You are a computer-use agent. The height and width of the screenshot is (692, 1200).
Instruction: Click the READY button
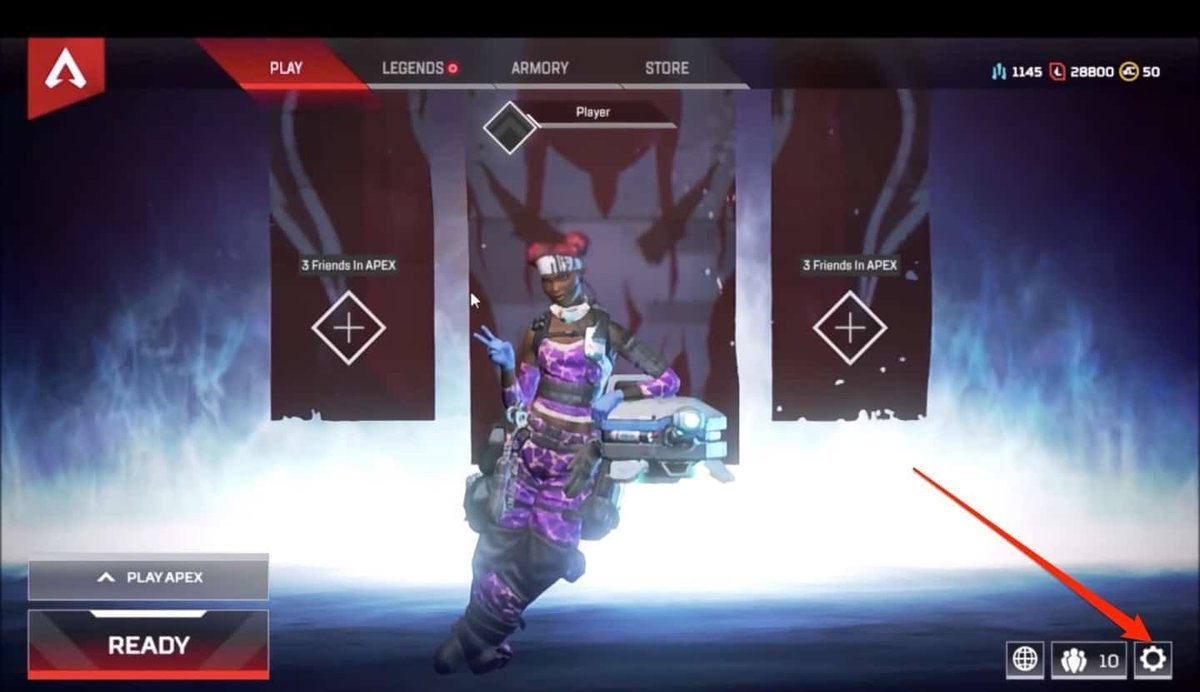148,645
